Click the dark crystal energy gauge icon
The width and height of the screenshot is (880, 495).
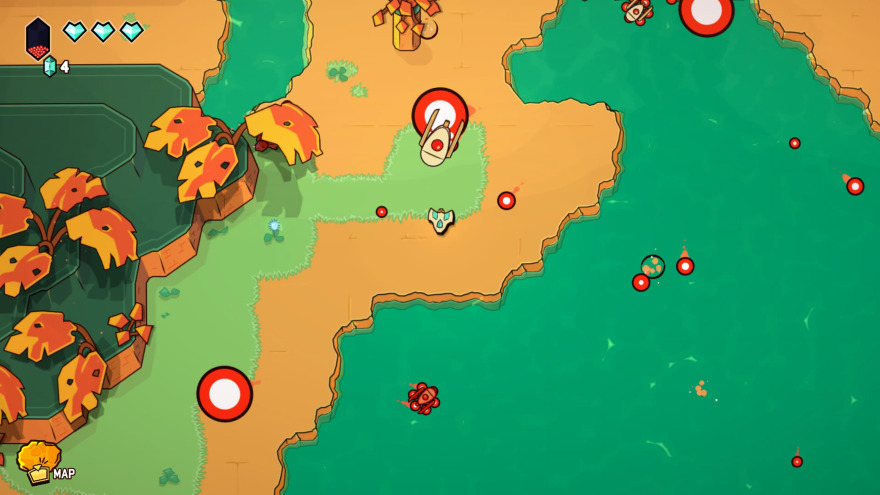pos(38,38)
